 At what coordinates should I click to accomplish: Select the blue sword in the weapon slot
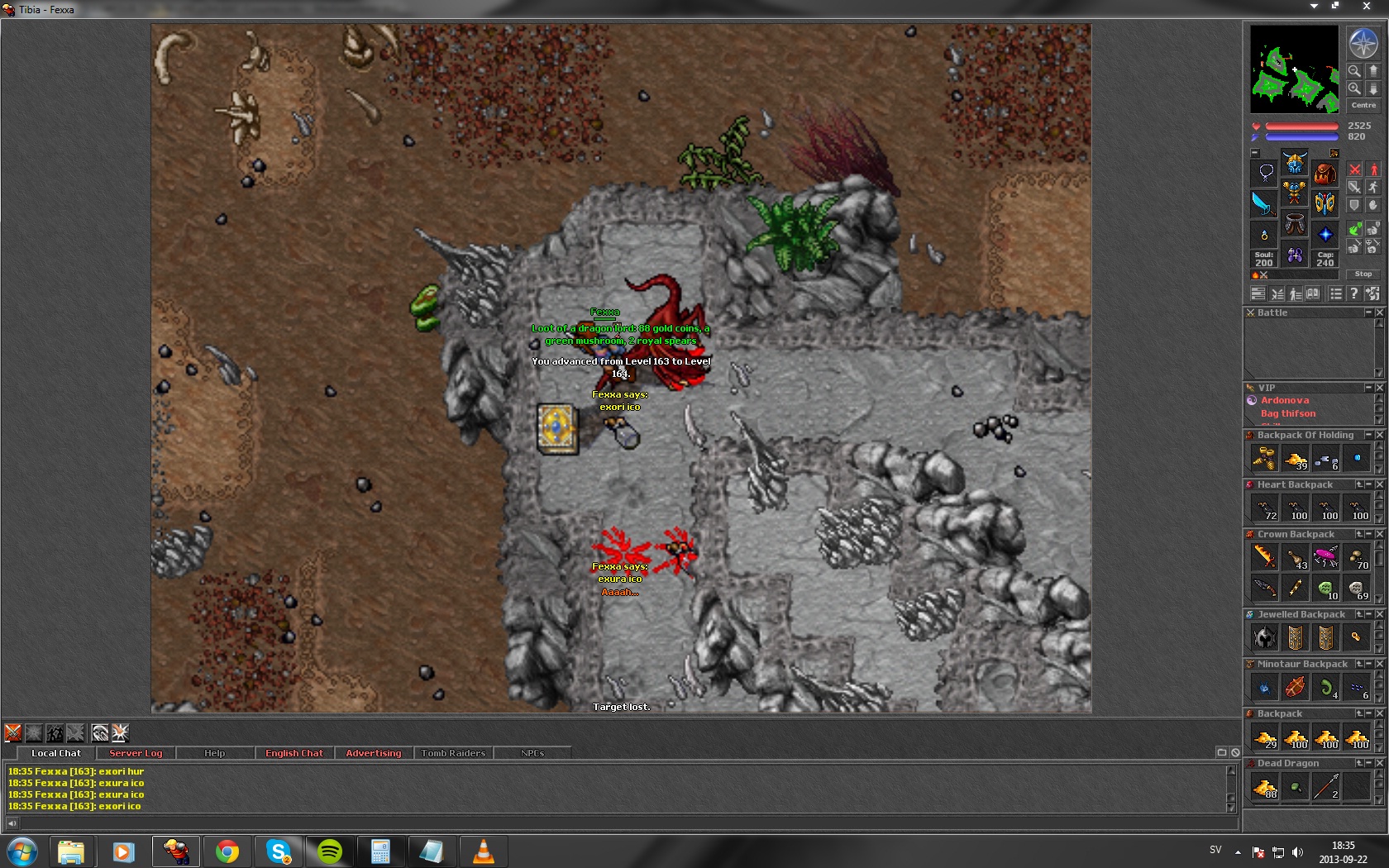(x=1263, y=203)
